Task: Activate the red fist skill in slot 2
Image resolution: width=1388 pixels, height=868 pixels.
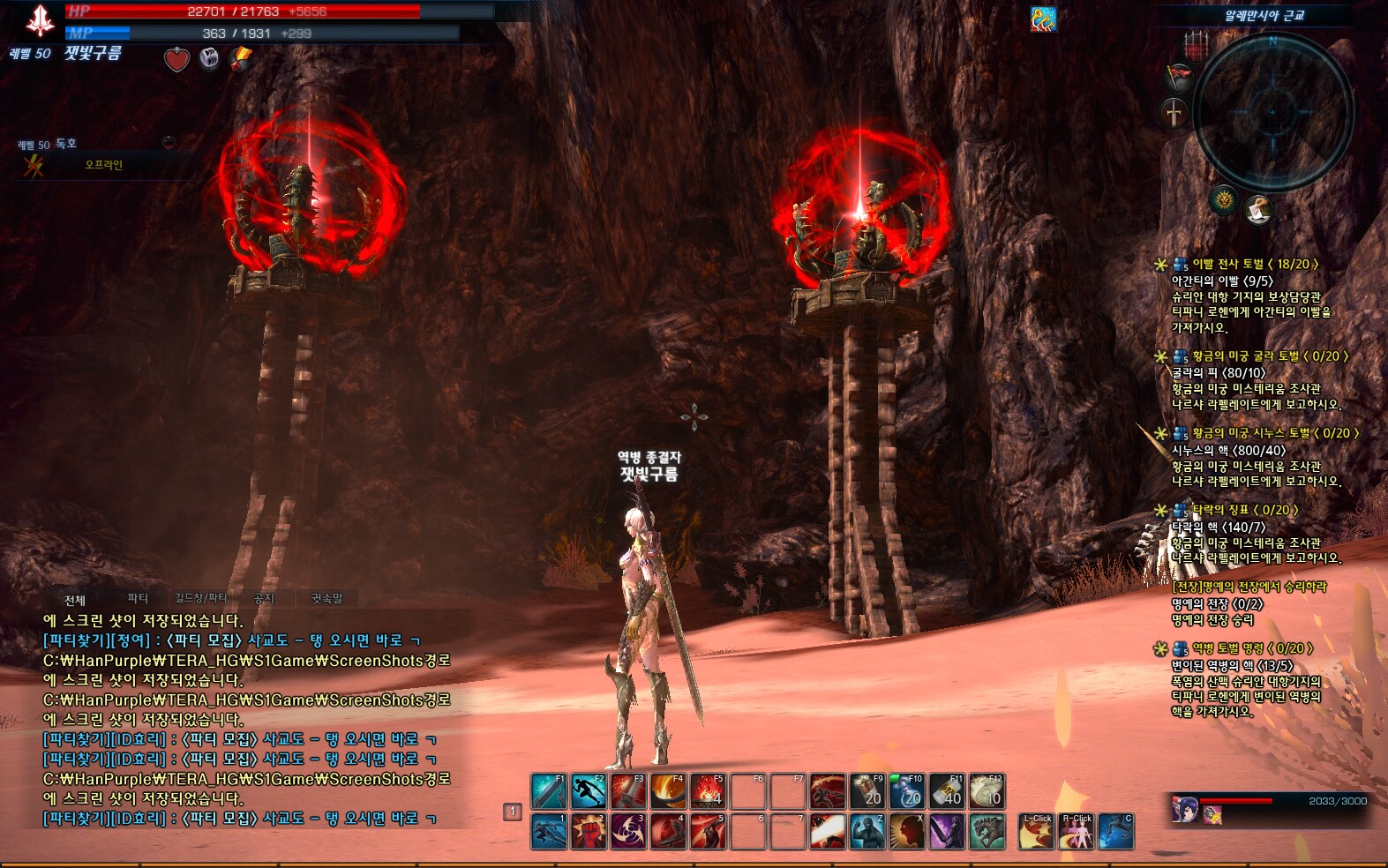Action: tap(588, 832)
